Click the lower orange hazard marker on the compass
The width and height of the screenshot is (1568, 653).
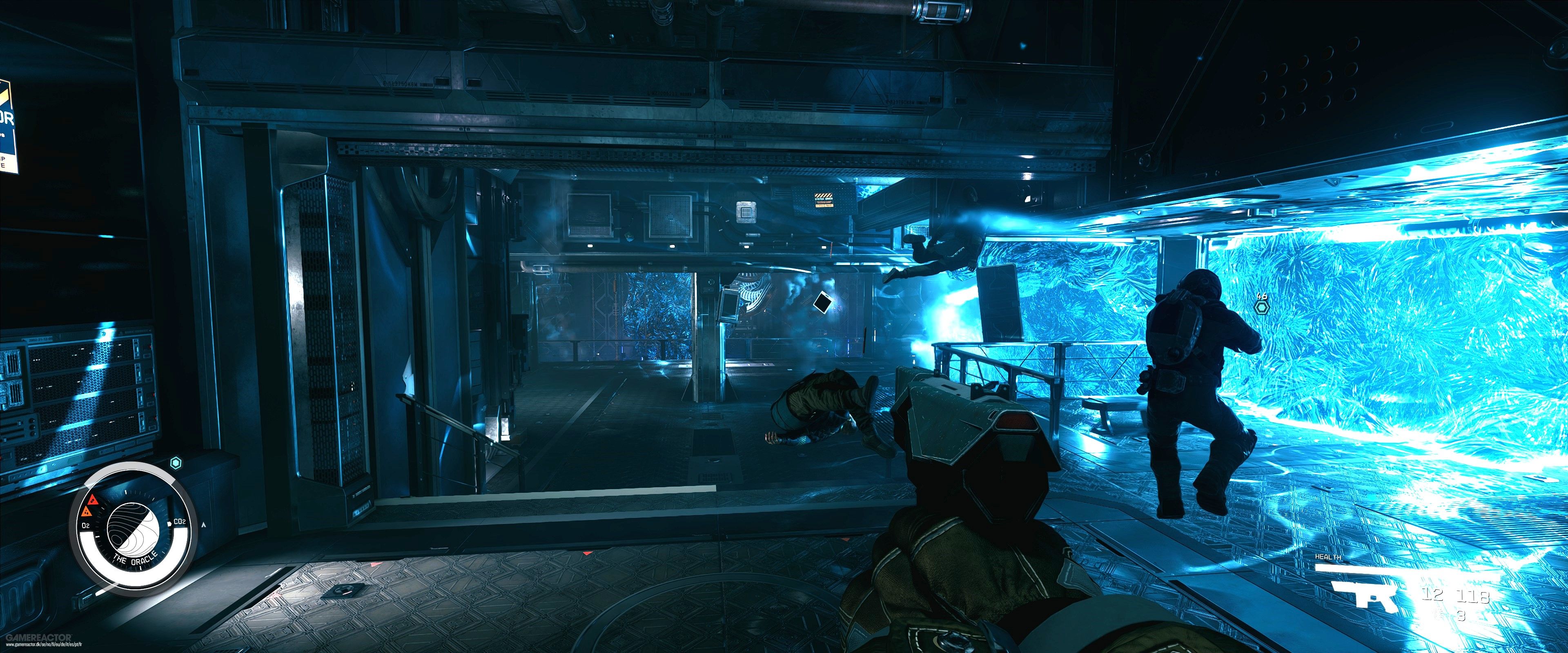click(87, 512)
